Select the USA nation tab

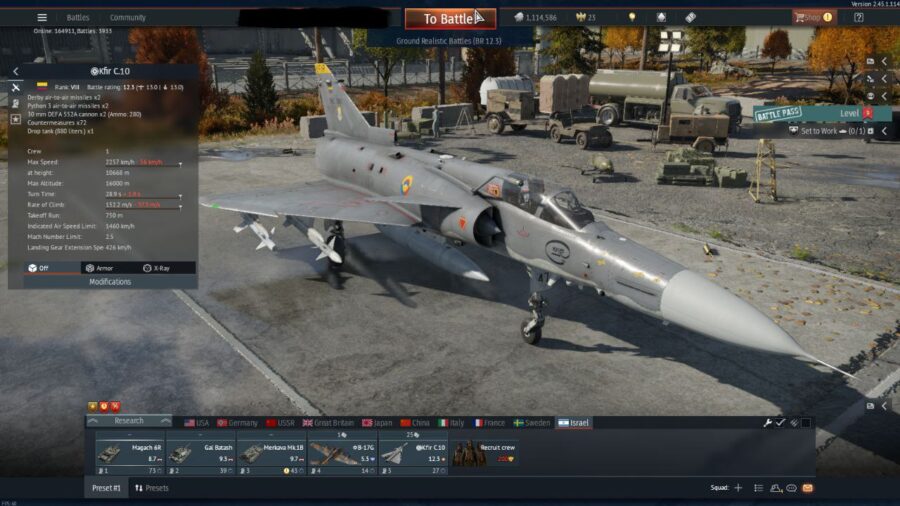click(x=196, y=423)
